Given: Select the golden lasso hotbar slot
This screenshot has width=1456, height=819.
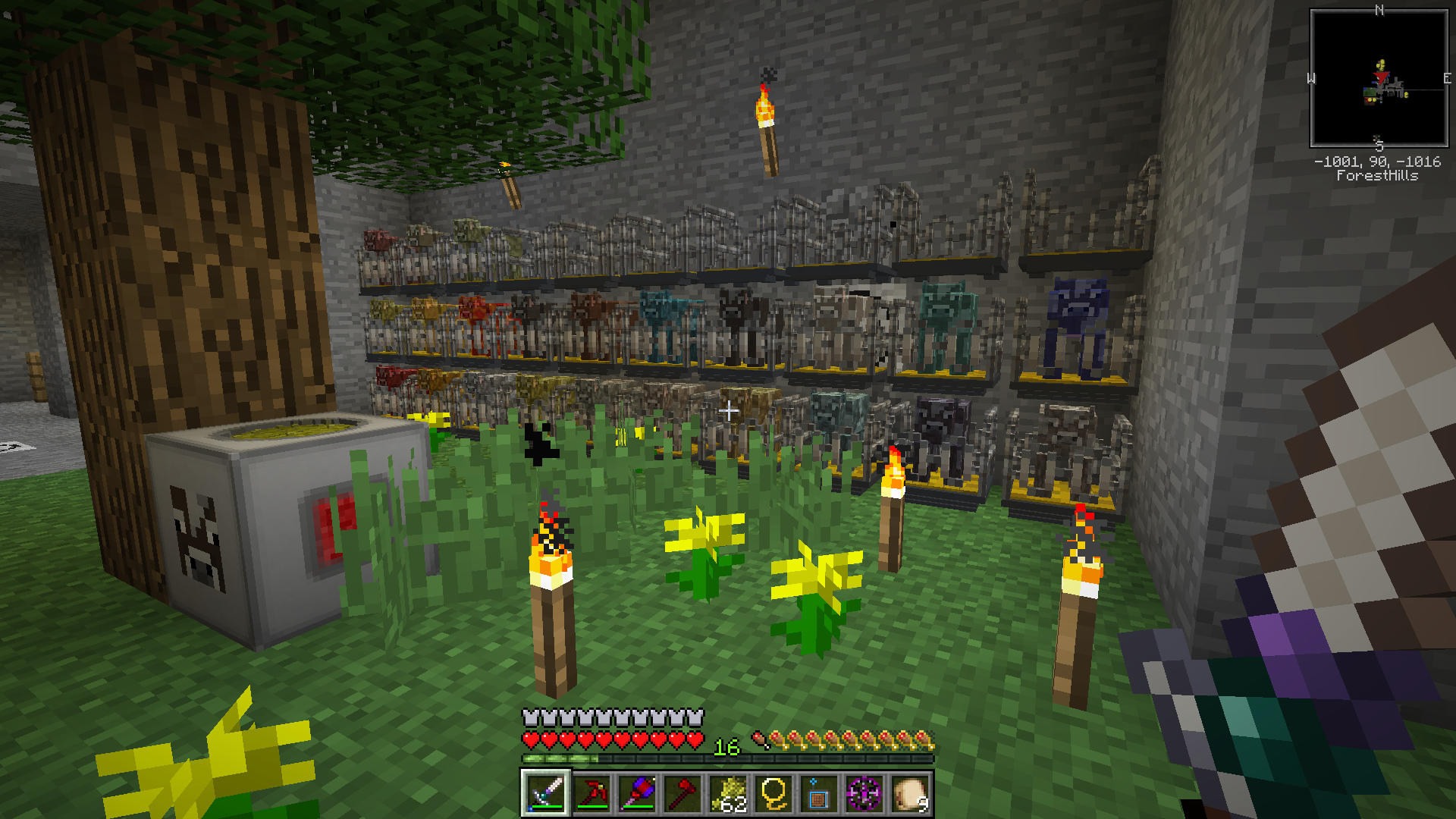Looking at the screenshot, I should tap(773, 793).
